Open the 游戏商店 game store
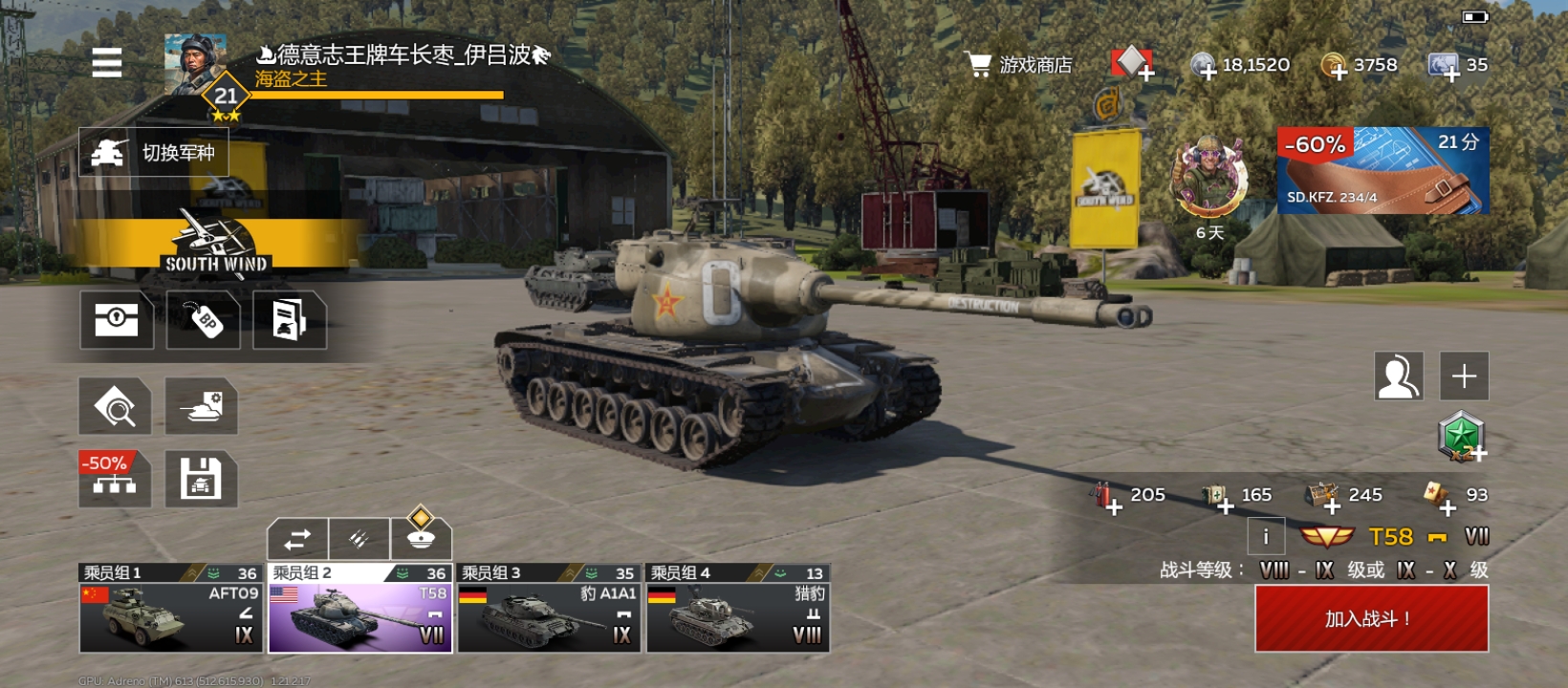Screen dimensions: 1568x688 pyautogui.click(x=1019, y=65)
